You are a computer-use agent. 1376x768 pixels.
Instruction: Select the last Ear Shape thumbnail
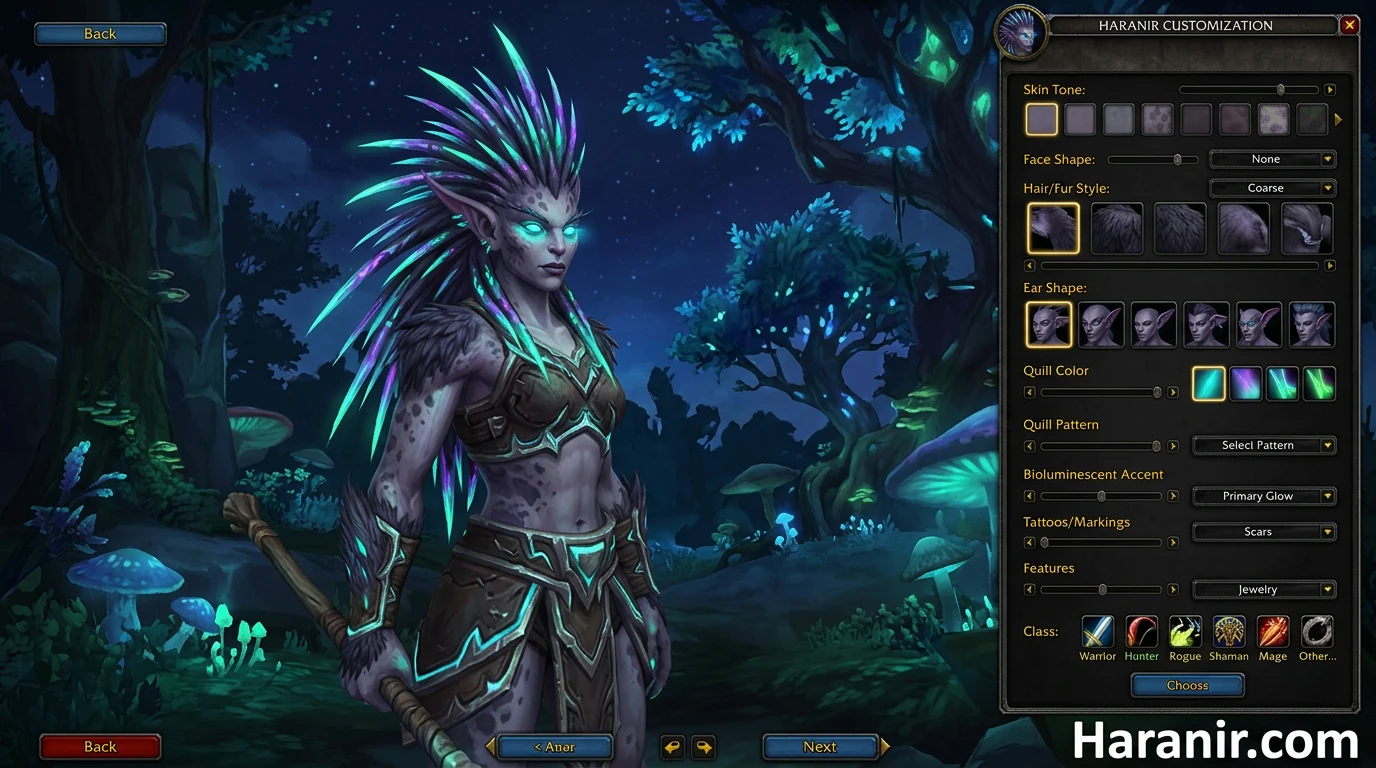[x=1311, y=324]
